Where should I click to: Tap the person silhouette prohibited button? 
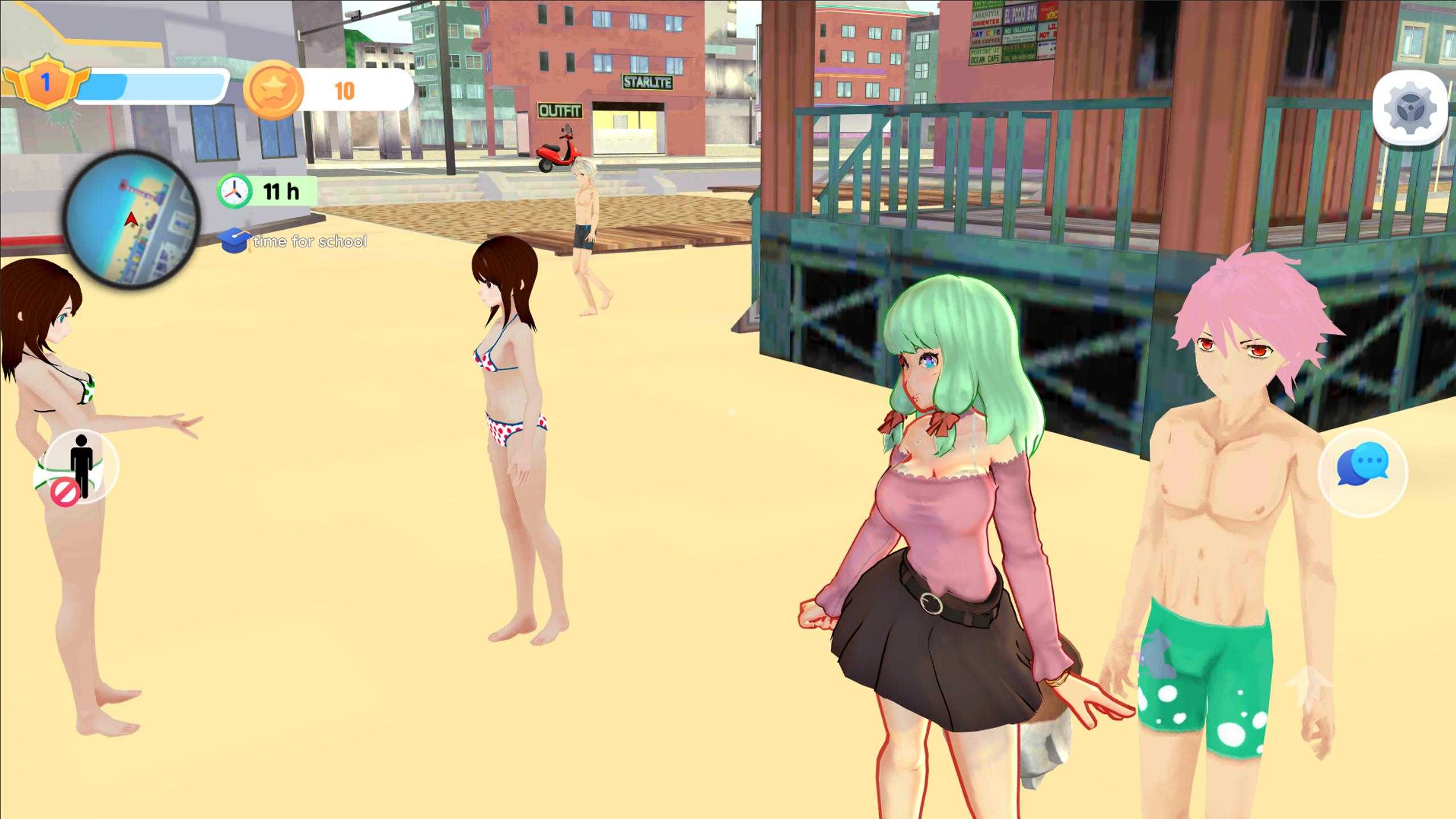pos(80,468)
